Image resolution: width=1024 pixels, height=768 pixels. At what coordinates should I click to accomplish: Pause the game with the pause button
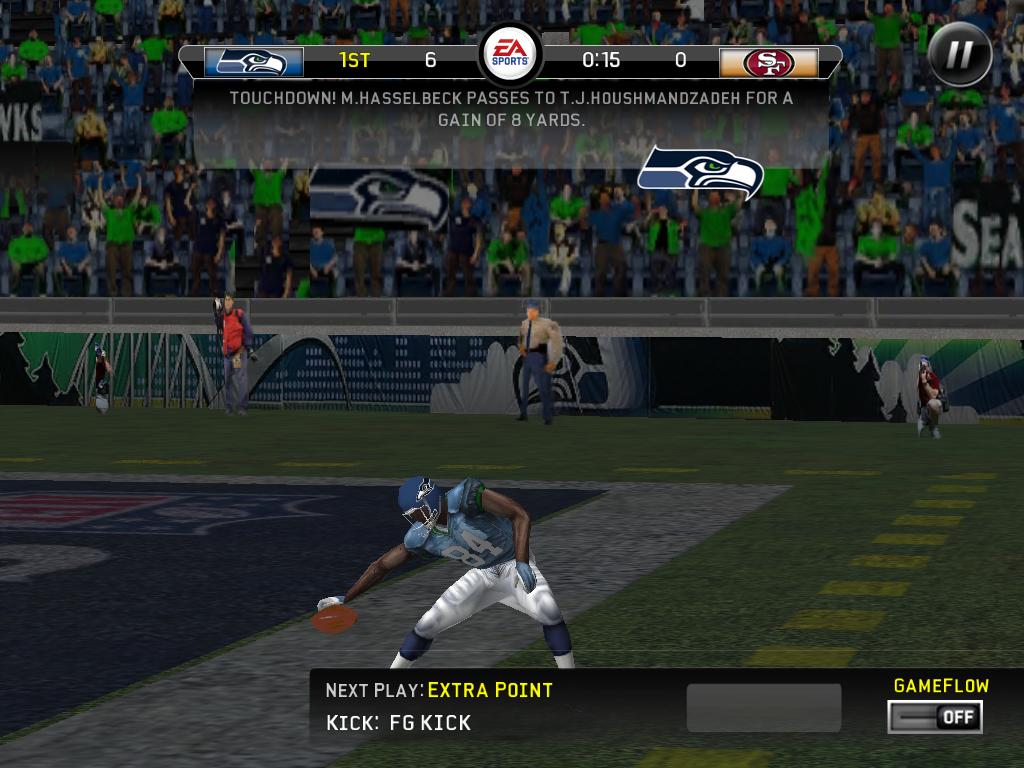coord(959,54)
